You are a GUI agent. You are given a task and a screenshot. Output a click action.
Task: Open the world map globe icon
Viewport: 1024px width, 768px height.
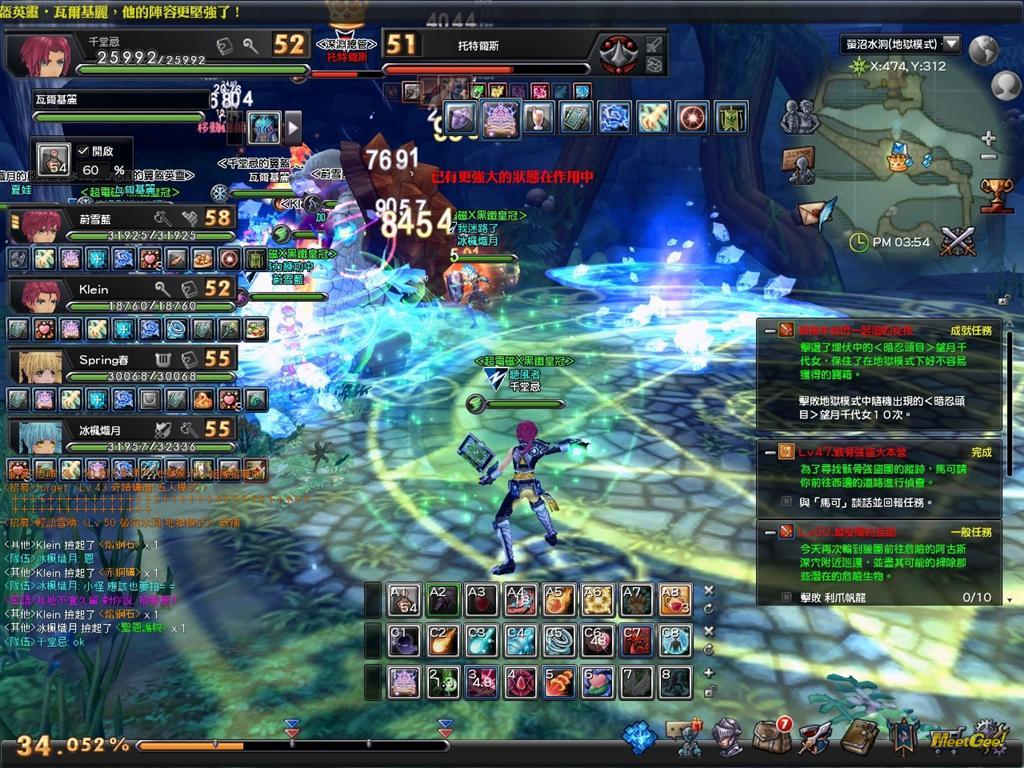[x=984, y=49]
